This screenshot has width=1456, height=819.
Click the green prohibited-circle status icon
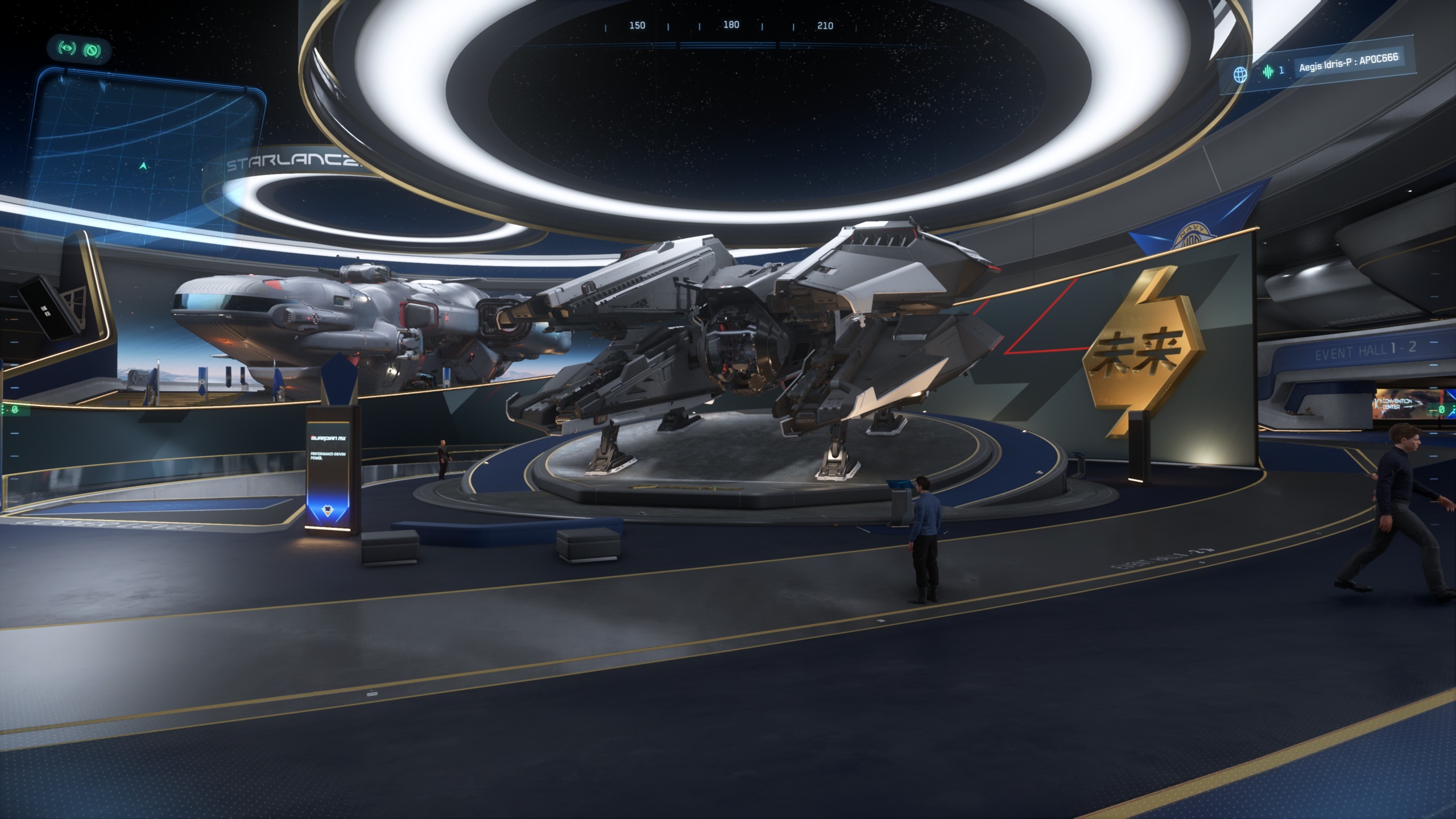point(92,51)
